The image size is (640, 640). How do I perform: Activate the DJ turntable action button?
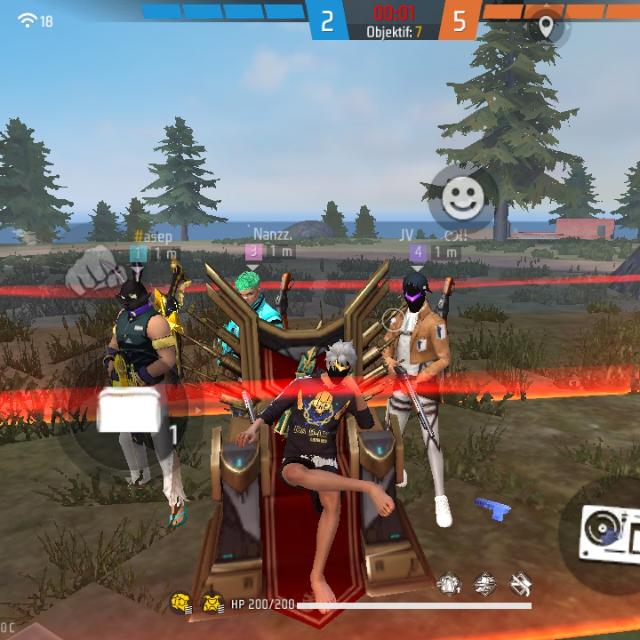point(605,530)
